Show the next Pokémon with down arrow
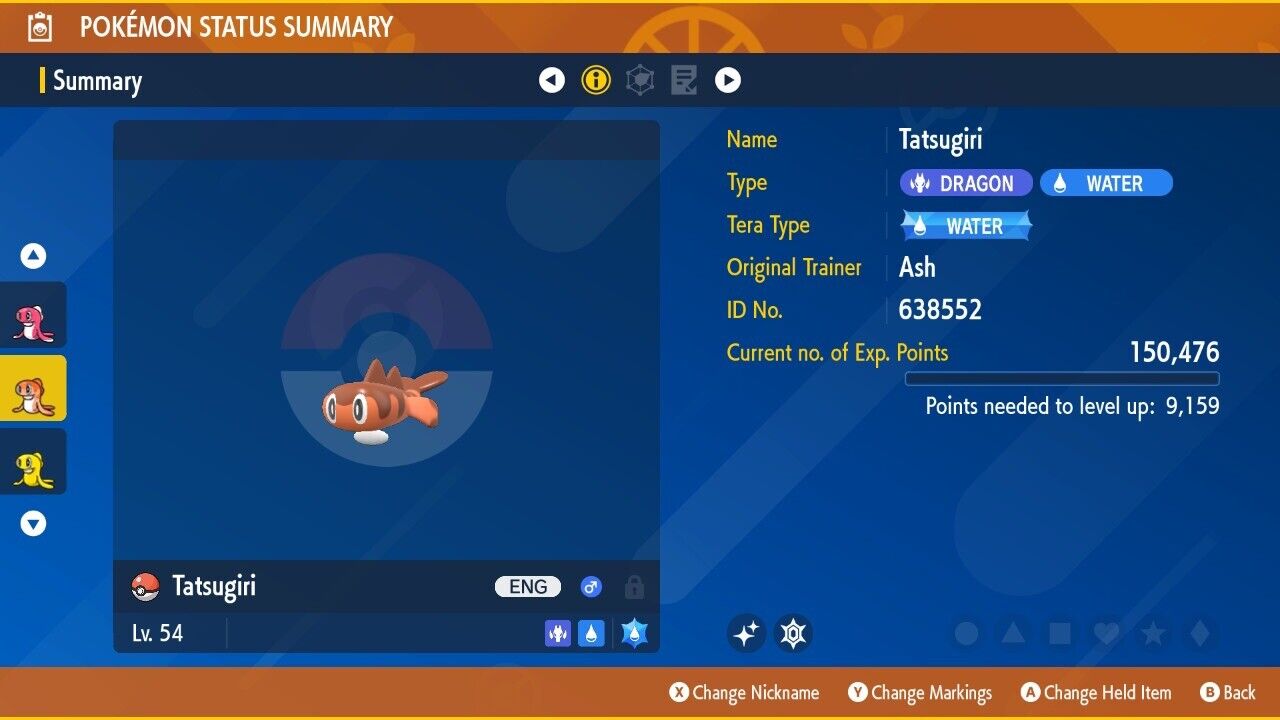 click(x=34, y=523)
